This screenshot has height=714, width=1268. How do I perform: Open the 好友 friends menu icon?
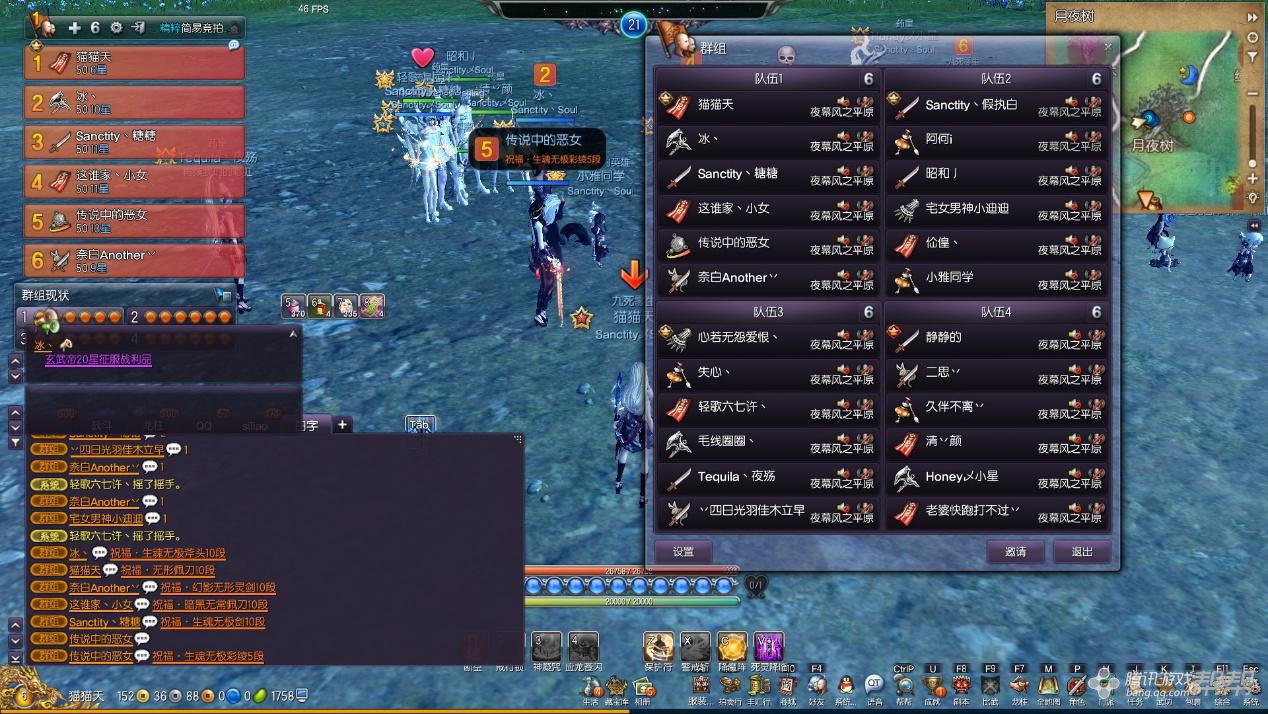pos(817,686)
